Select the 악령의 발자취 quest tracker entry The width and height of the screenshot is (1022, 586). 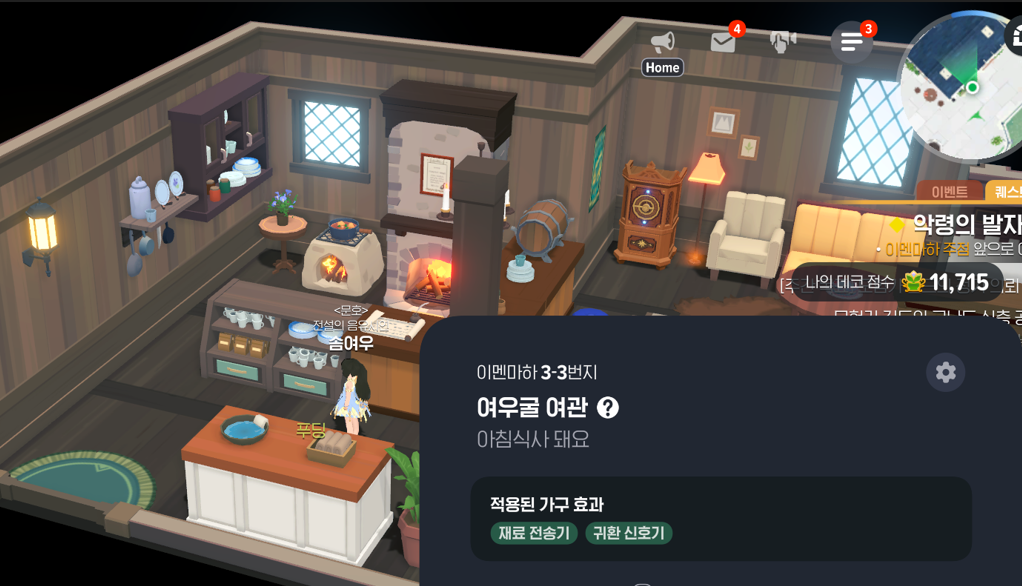[960, 224]
